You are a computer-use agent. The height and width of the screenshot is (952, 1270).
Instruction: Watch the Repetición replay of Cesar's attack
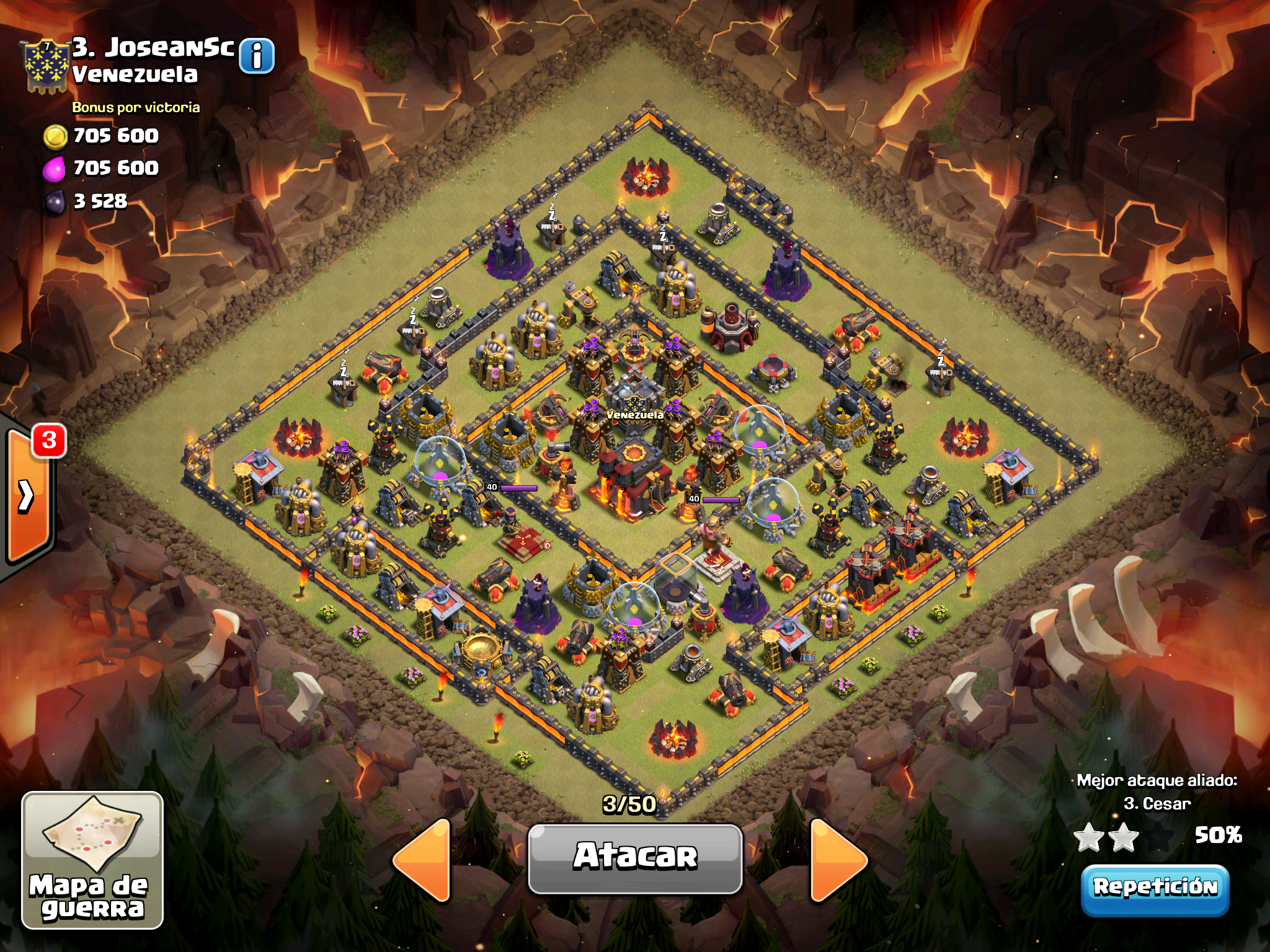(x=1155, y=888)
